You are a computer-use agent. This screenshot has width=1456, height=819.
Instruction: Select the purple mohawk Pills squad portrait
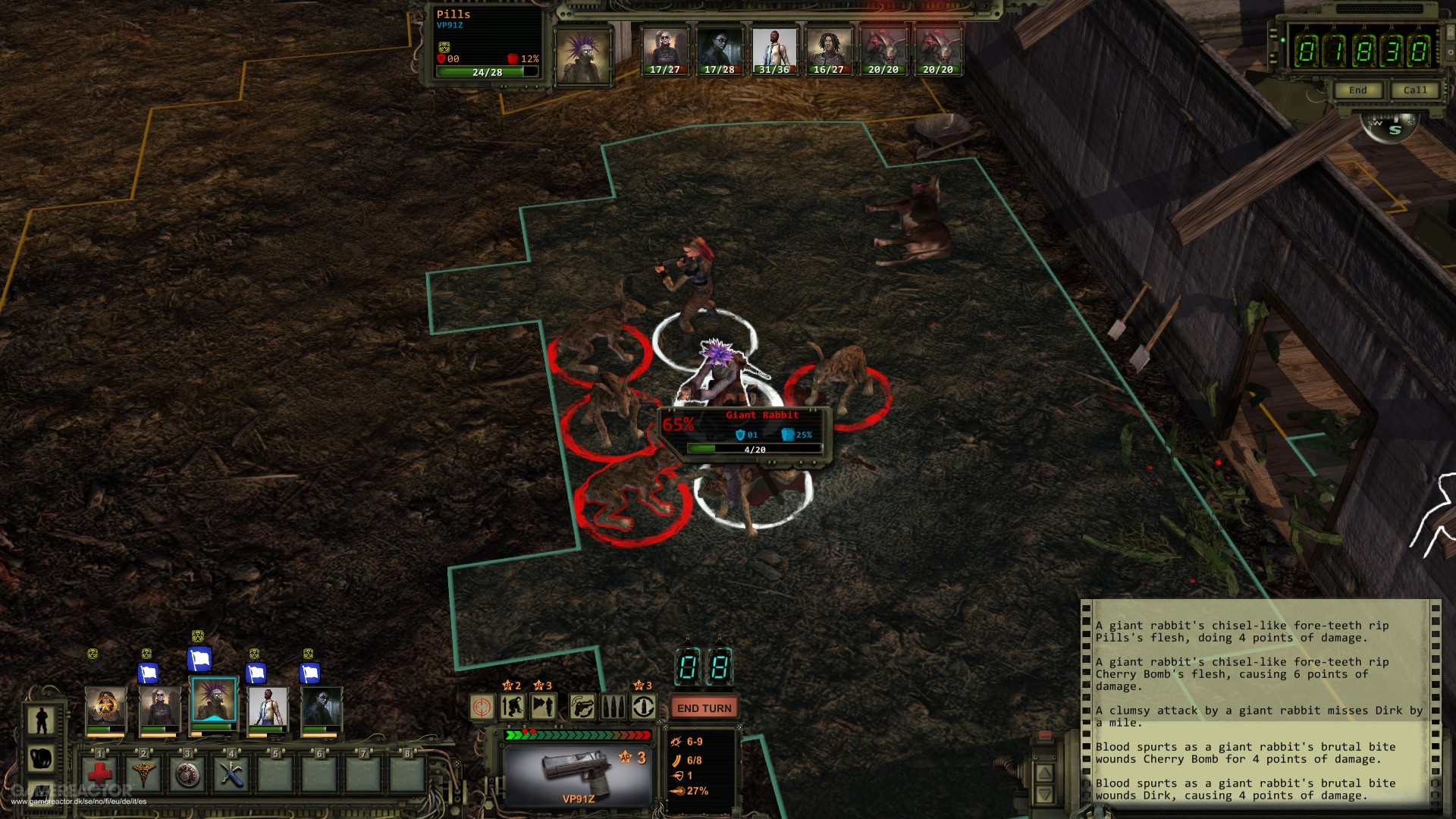pyautogui.click(x=213, y=705)
